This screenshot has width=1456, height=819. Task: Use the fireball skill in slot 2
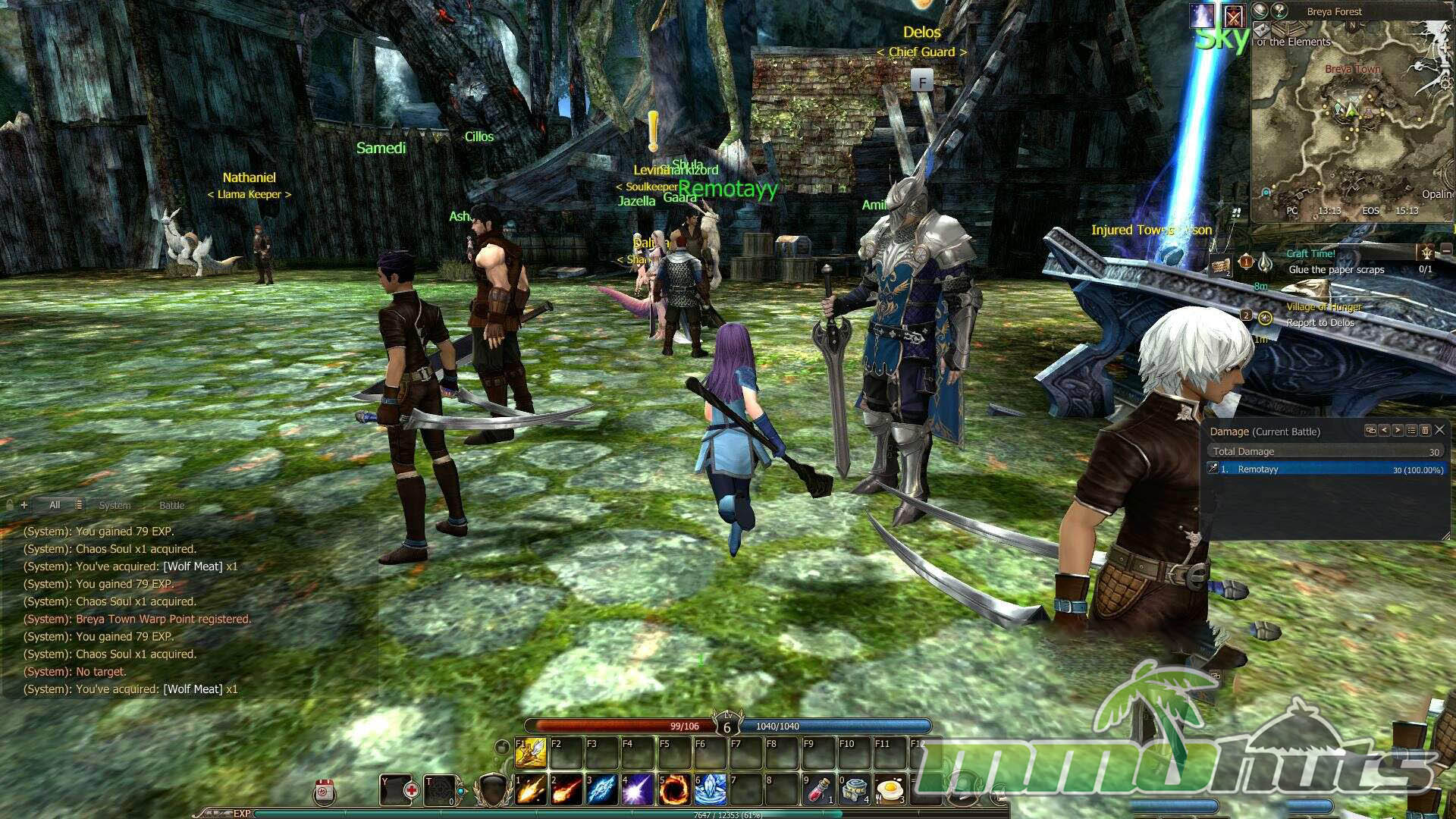tap(566, 789)
